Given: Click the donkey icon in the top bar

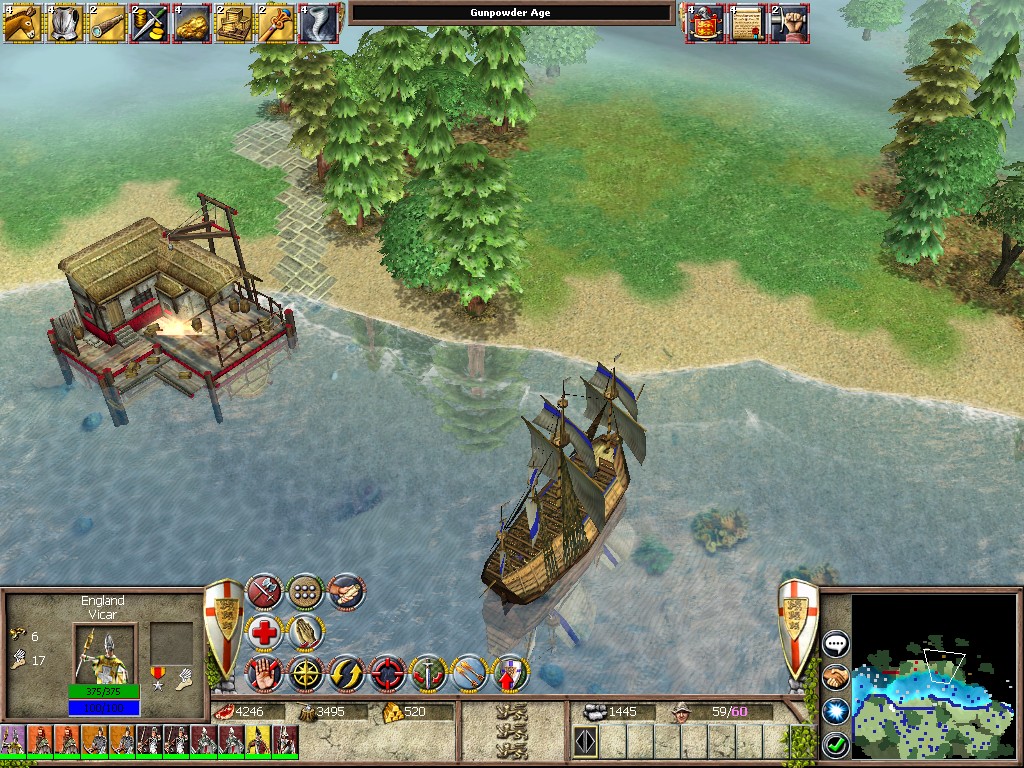Looking at the screenshot, I should point(21,22).
